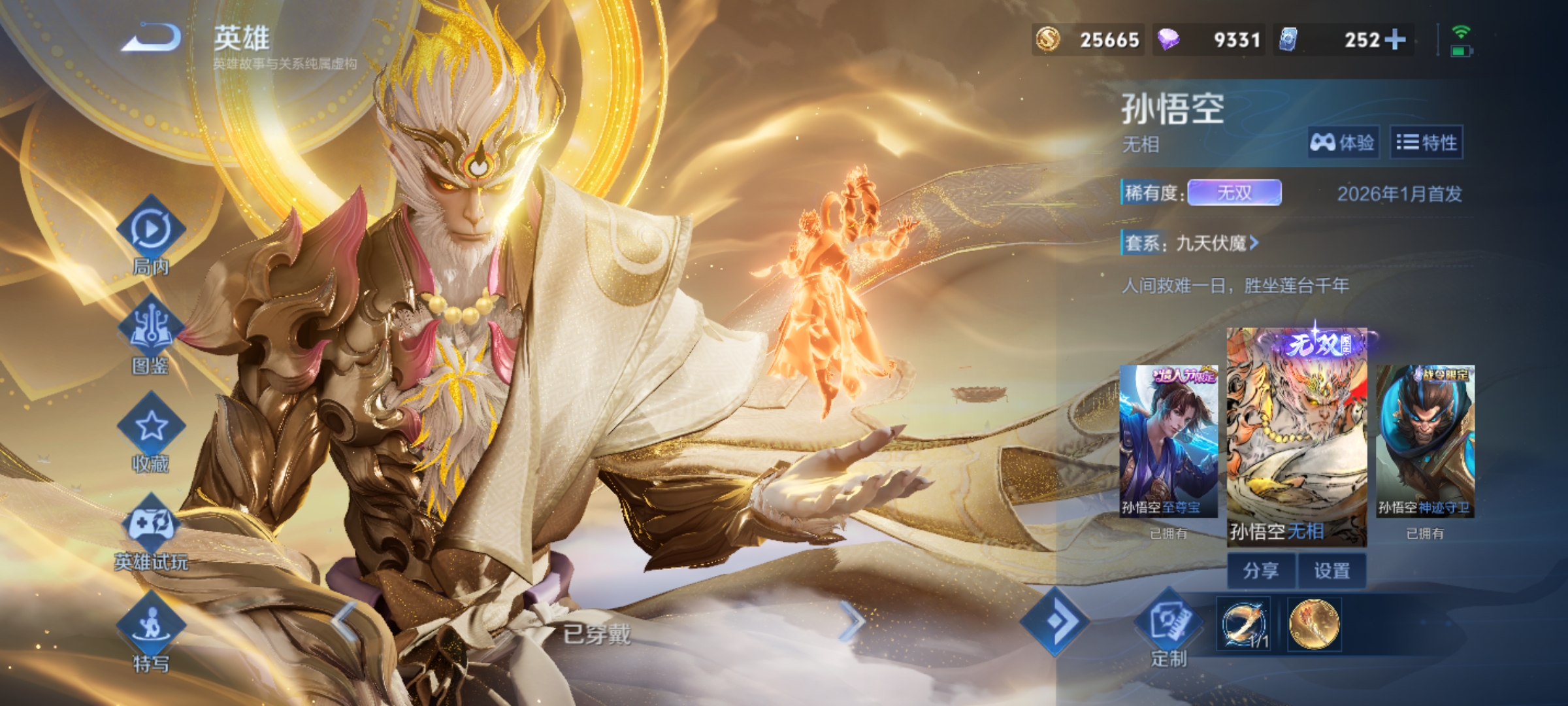Open the 特写 close-up view
This screenshot has width=1568, height=706.
(x=151, y=626)
